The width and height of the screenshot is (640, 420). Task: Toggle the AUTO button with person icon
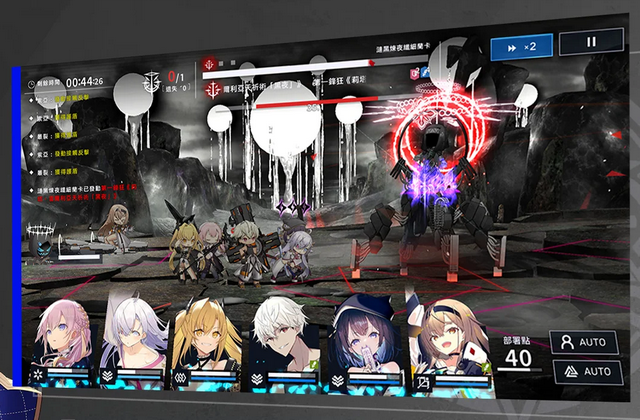tap(583, 342)
